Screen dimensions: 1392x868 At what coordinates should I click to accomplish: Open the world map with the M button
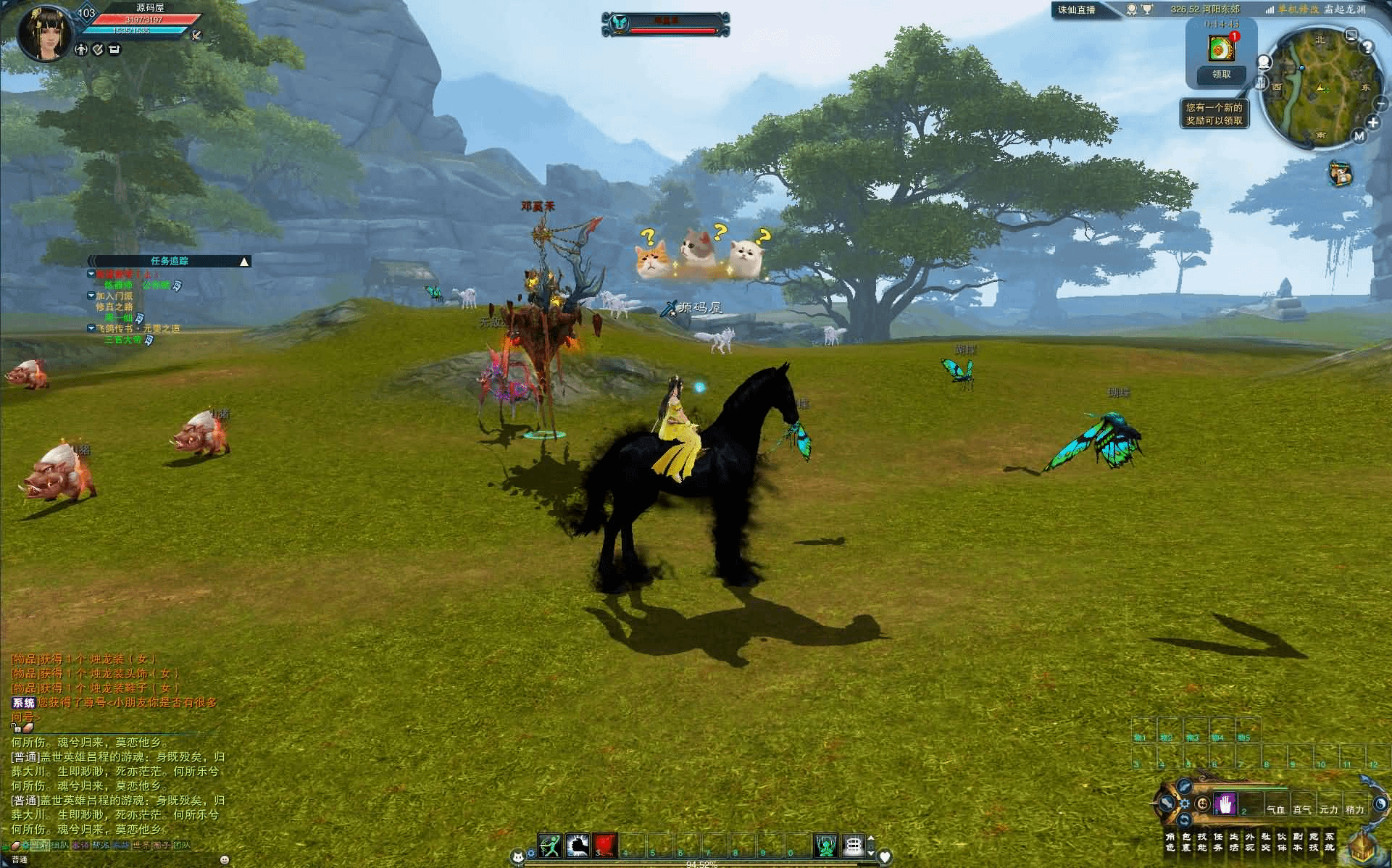click(1359, 135)
